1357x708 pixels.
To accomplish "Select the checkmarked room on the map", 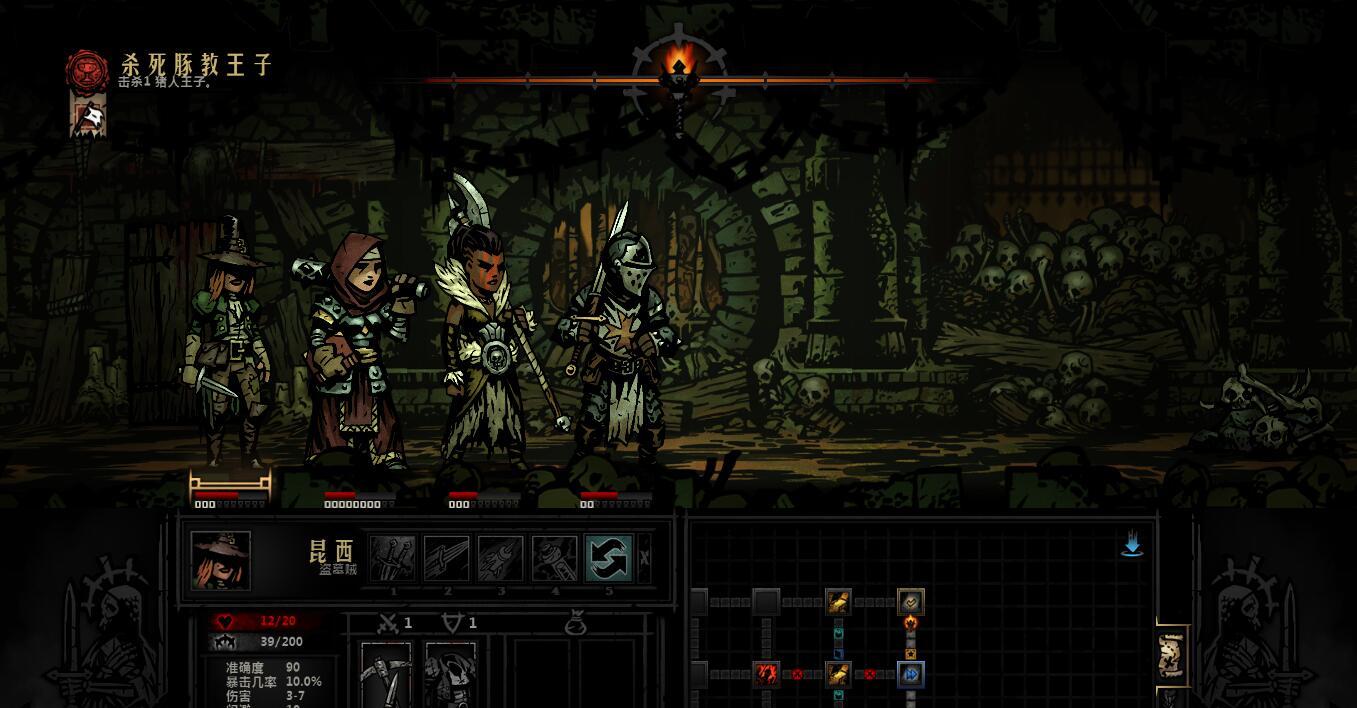I will click(911, 602).
